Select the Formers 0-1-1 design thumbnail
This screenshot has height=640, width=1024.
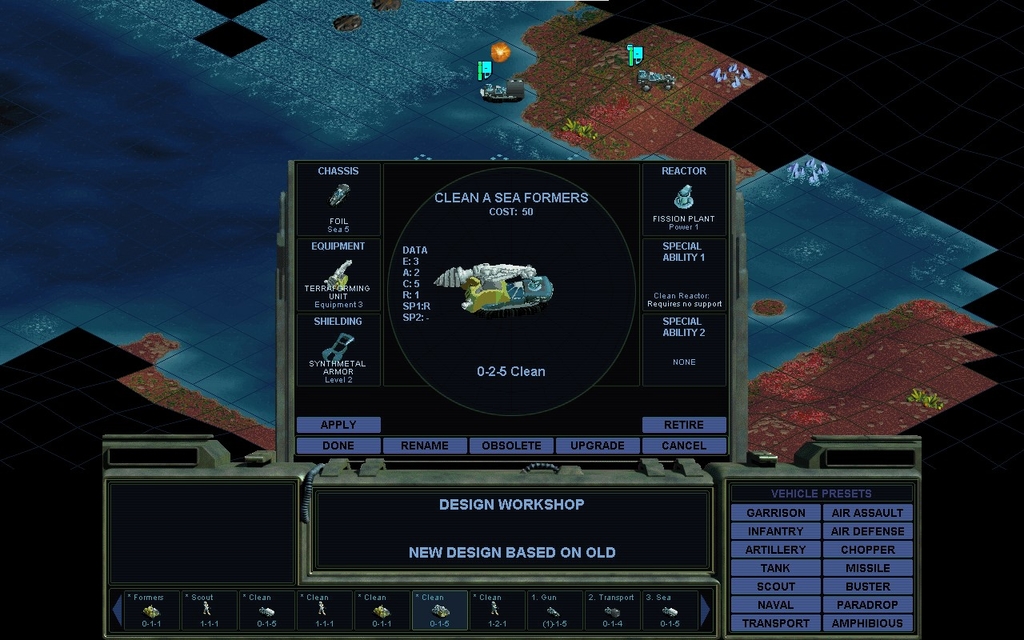(x=151, y=610)
